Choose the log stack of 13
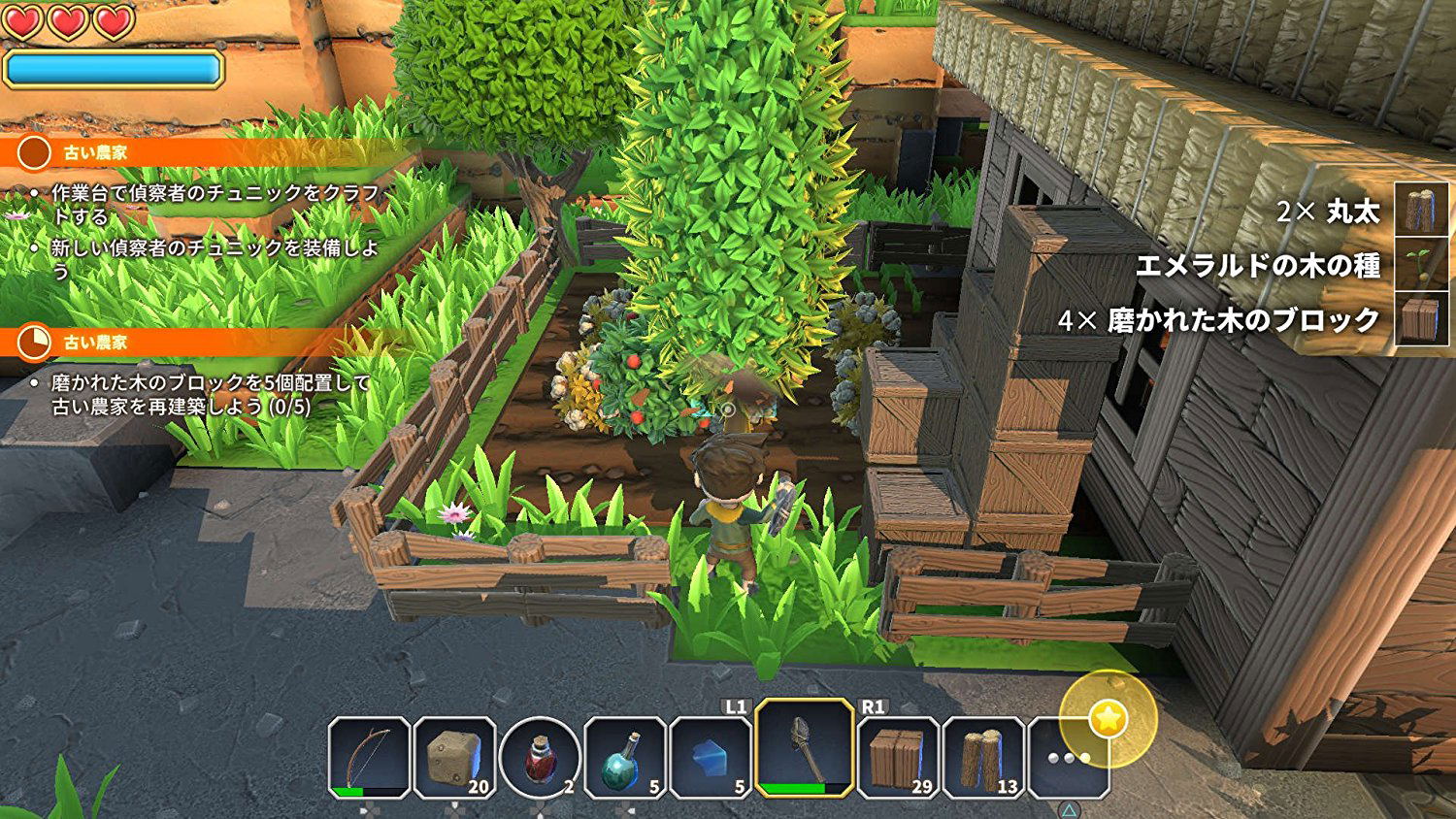This screenshot has height=819, width=1456. coord(982,758)
